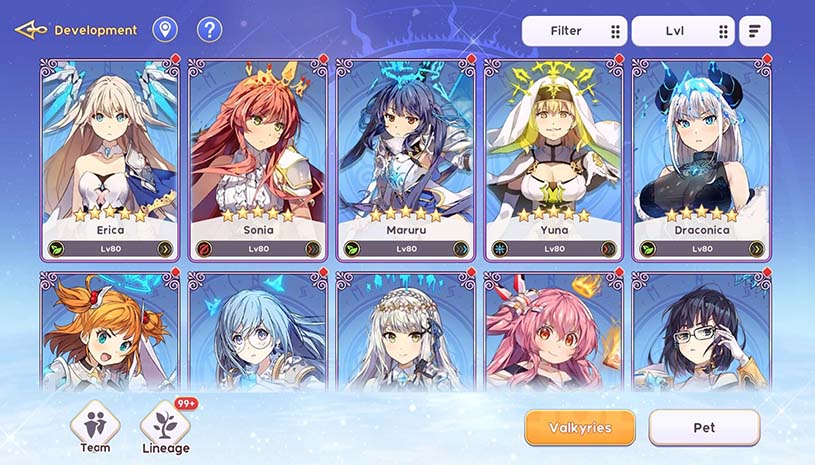Pick the silver-haired headband character card

(406, 330)
